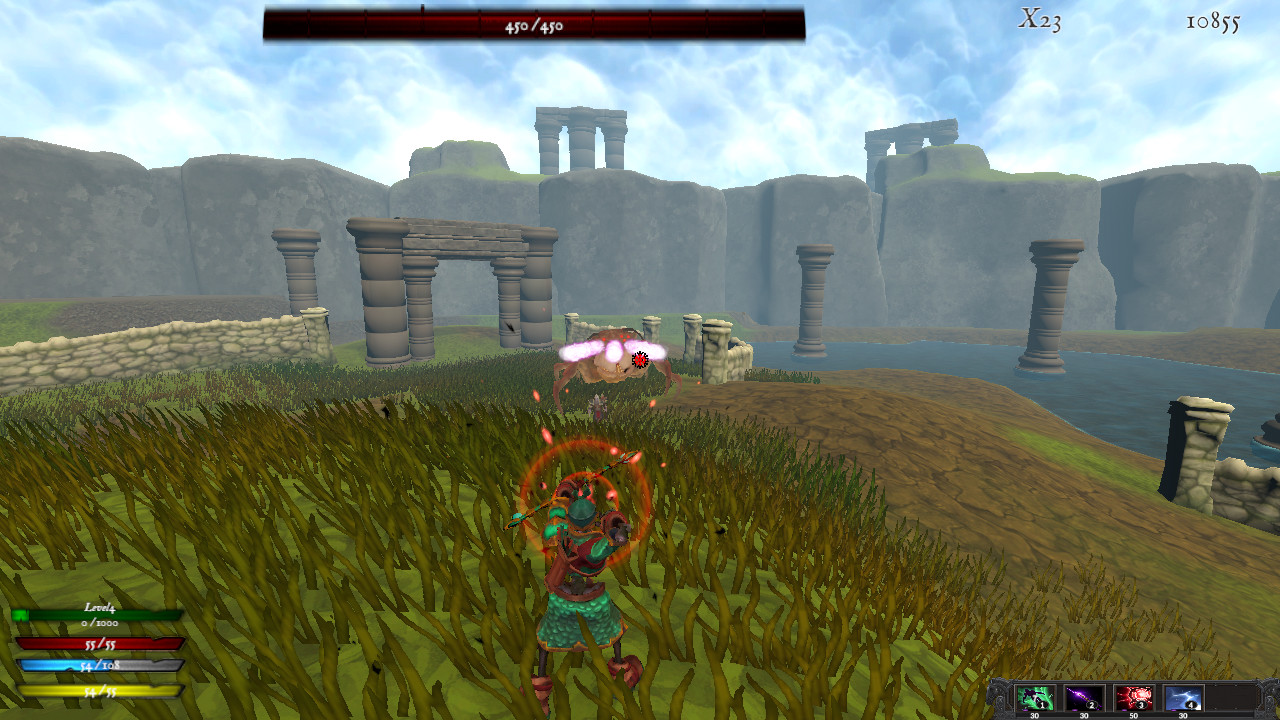Viewport: 1280px width, 720px height.
Task: Click the 30-second cooldown label under slot 1
Action: (x=1034, y=714)
